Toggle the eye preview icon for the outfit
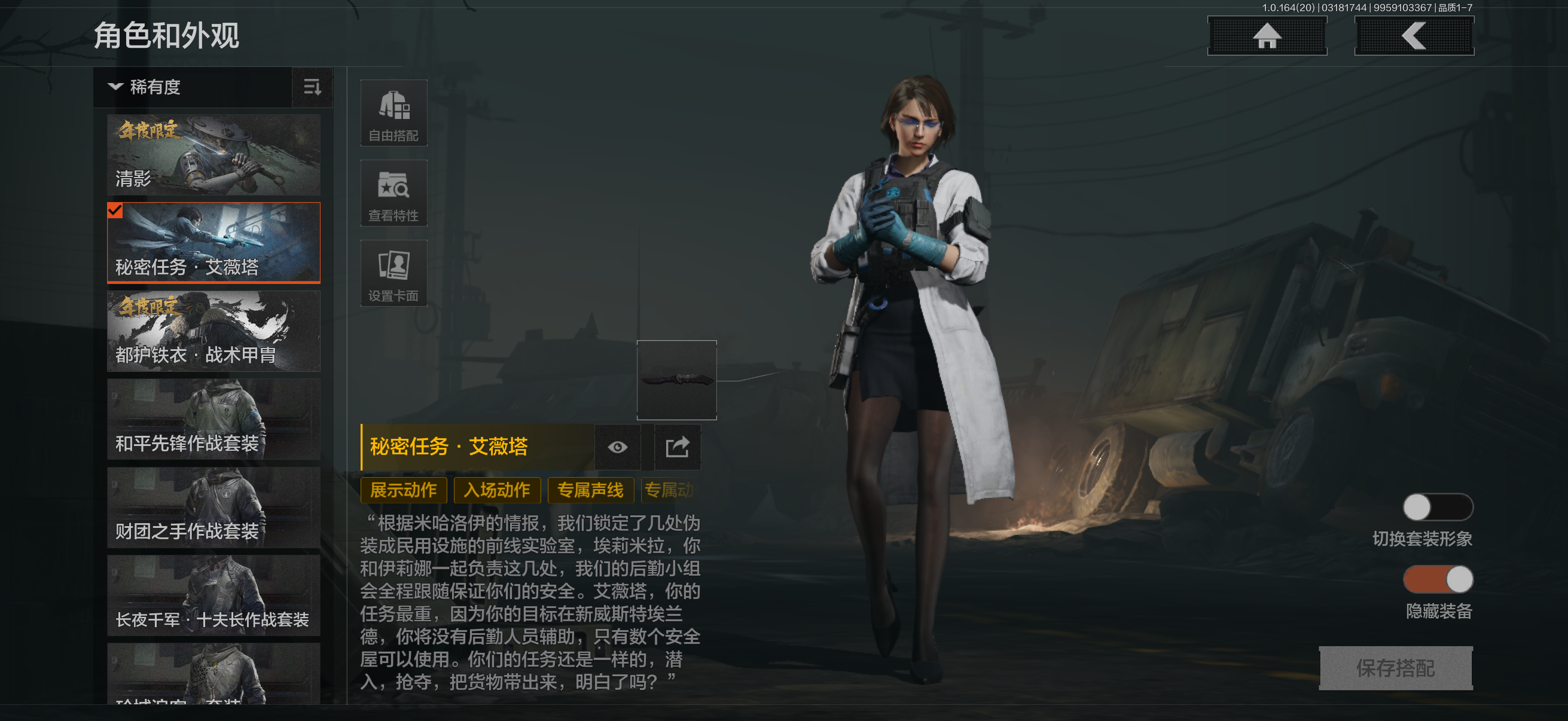Image resolution: width=1568 pixels, height=721 pixels. pyautogui.click(x=618, y=447)
